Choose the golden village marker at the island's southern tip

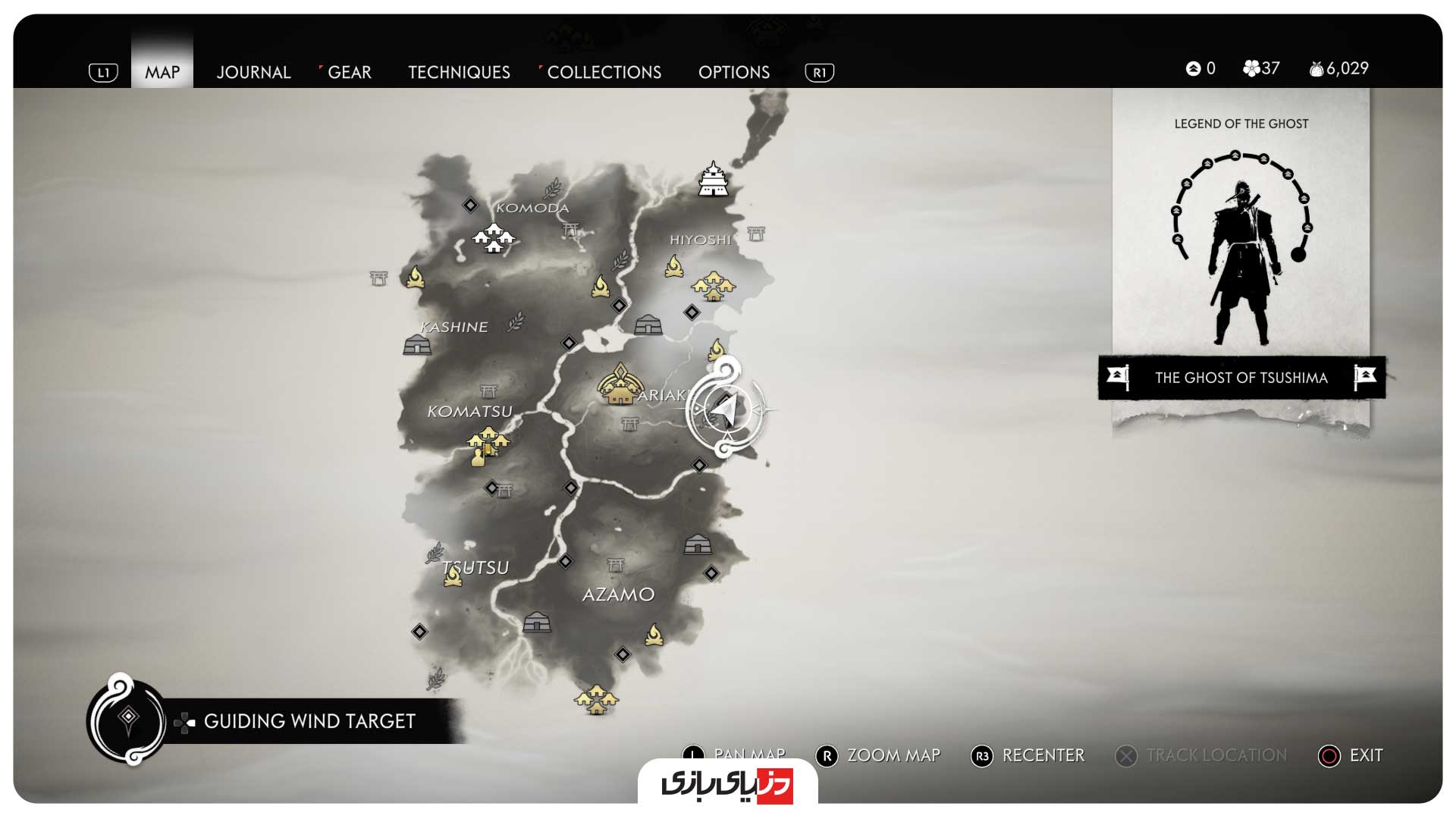[x=596, y=700]
